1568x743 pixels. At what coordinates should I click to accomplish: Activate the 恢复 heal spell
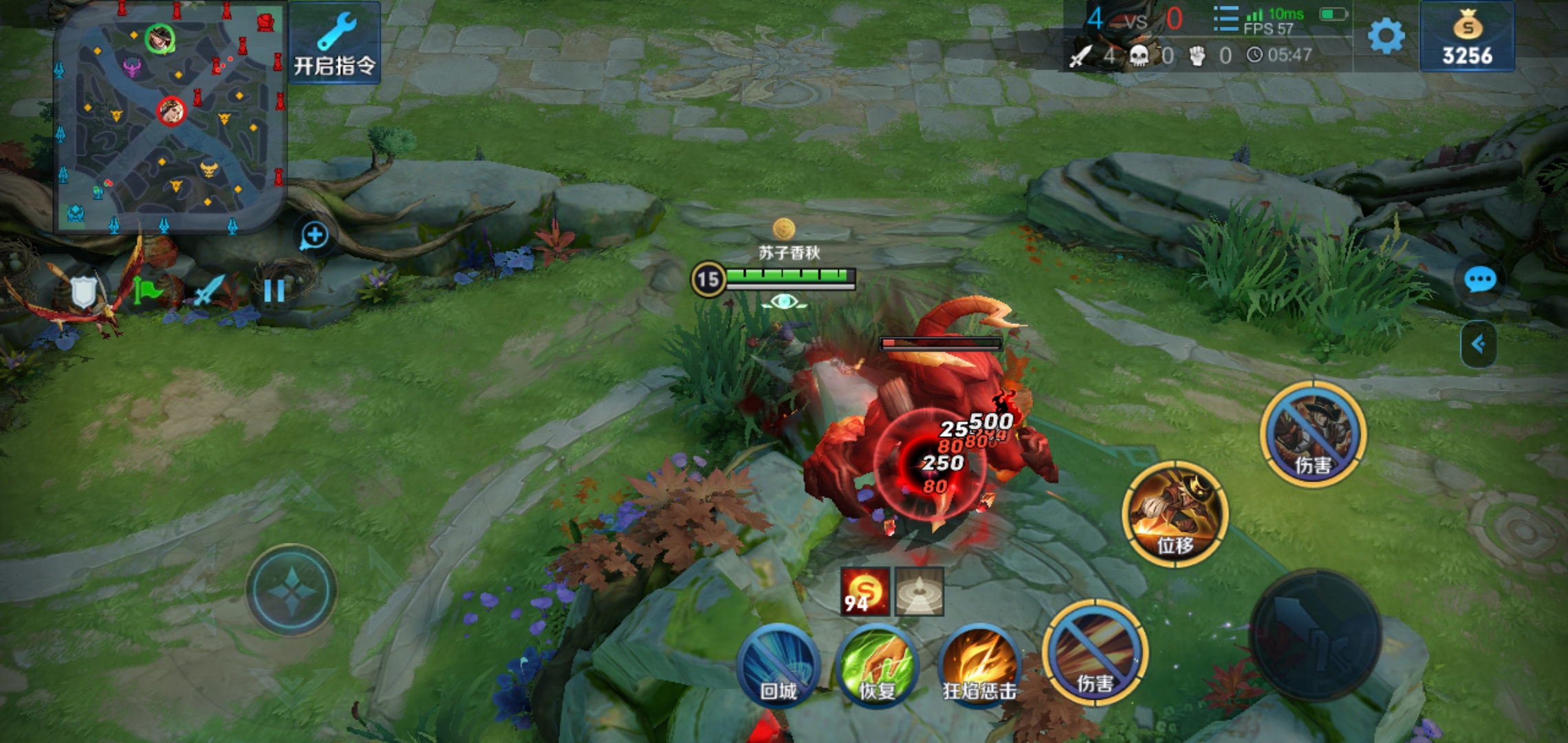878,666
